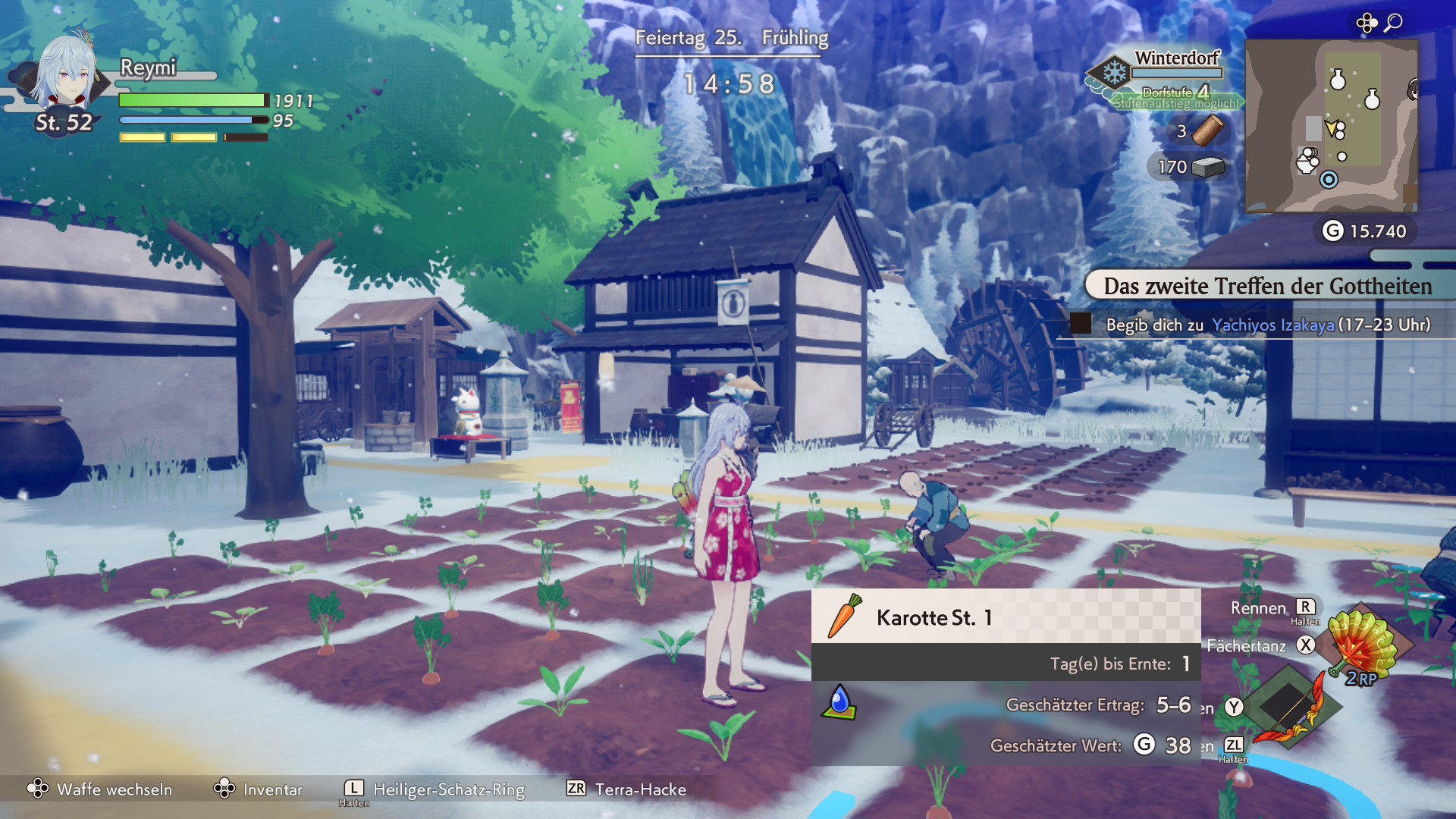Image resolution: width=1456 pixels, height=819 pixels.
Task: Click the Feiertag 25. Frühling date display
Action: click(x=731, y=38)
